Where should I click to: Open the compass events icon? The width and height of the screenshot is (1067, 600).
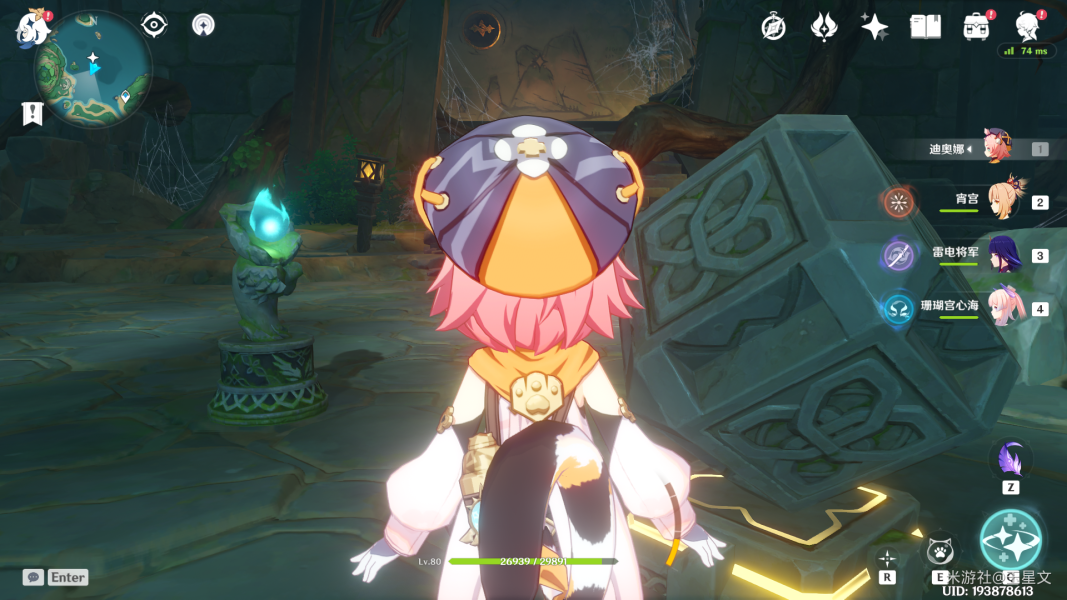coord(773,27)
